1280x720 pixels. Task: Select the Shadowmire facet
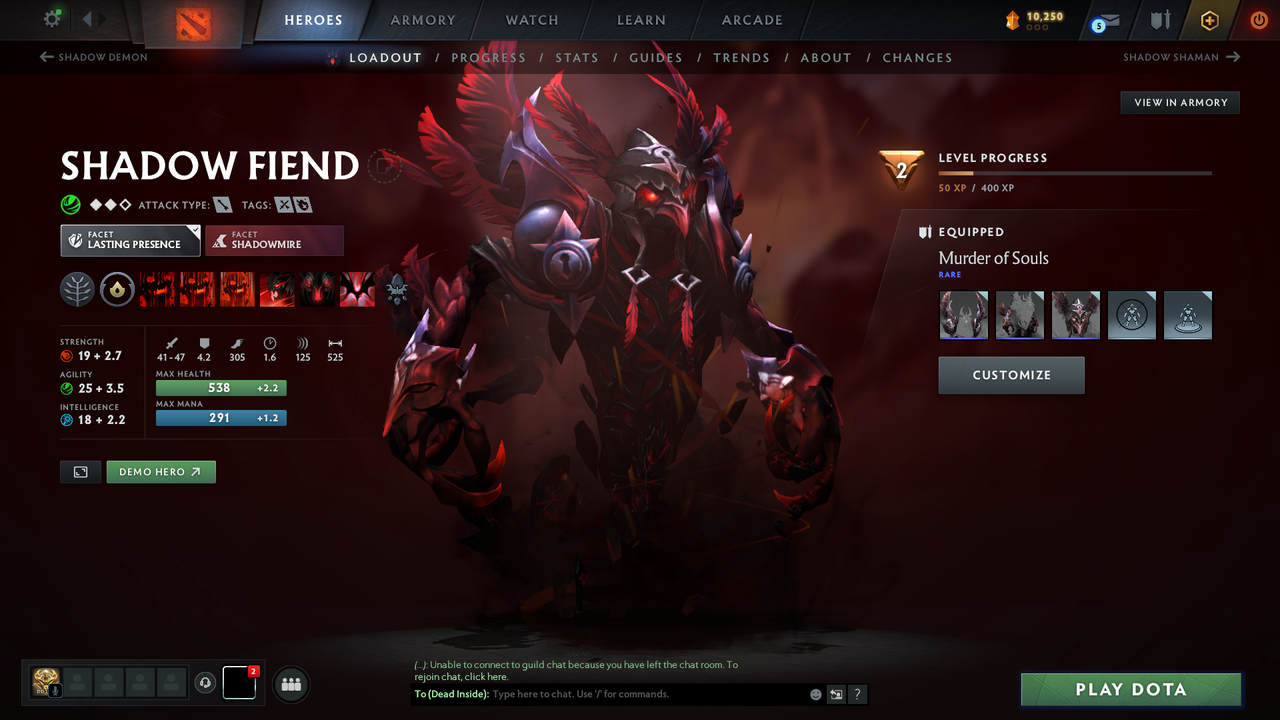click(274, 240)
